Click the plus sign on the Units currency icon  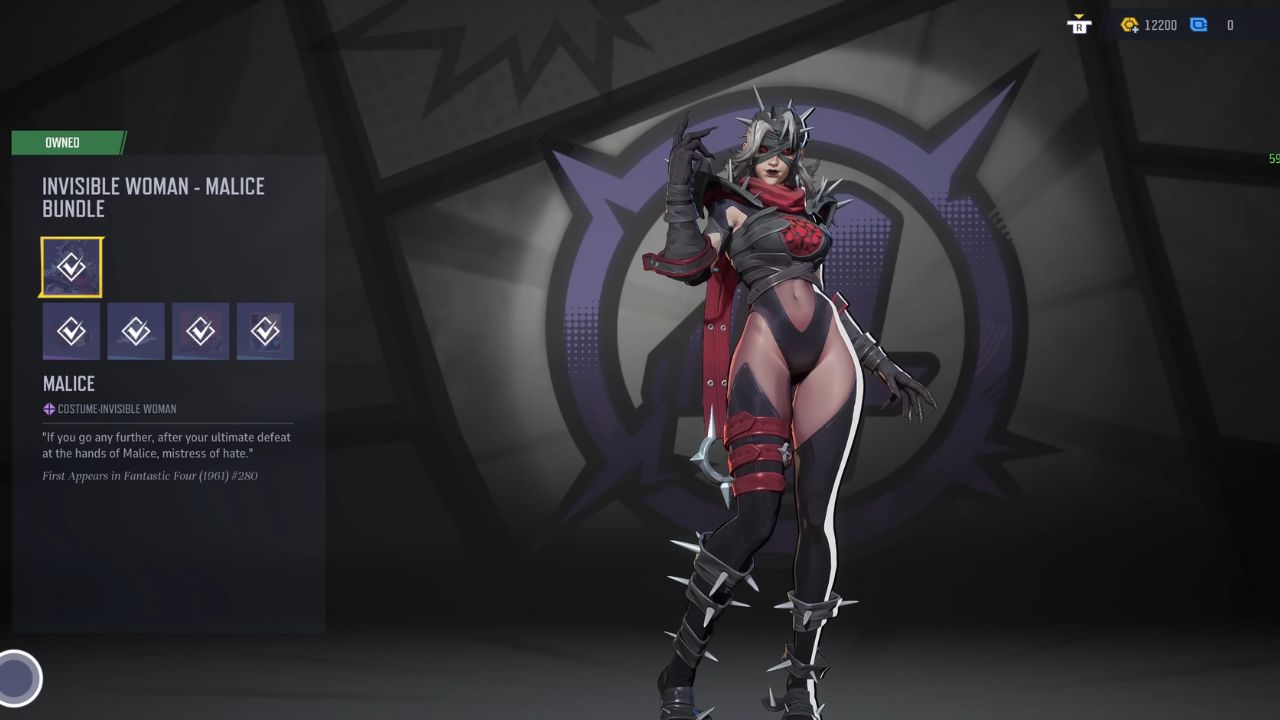tap(1136, 29)
